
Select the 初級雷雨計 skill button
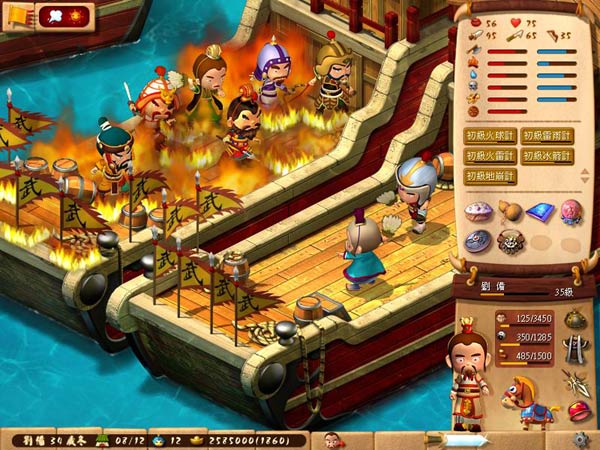coord(547,136)
